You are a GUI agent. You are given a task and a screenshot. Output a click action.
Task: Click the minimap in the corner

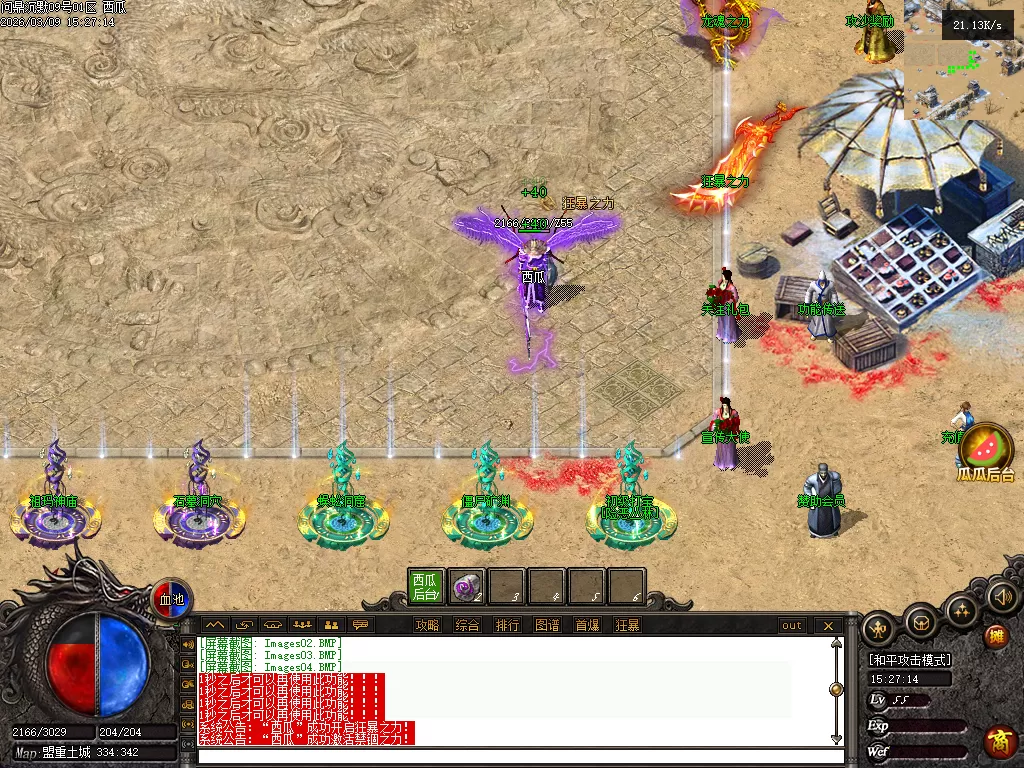pos(963,60)
